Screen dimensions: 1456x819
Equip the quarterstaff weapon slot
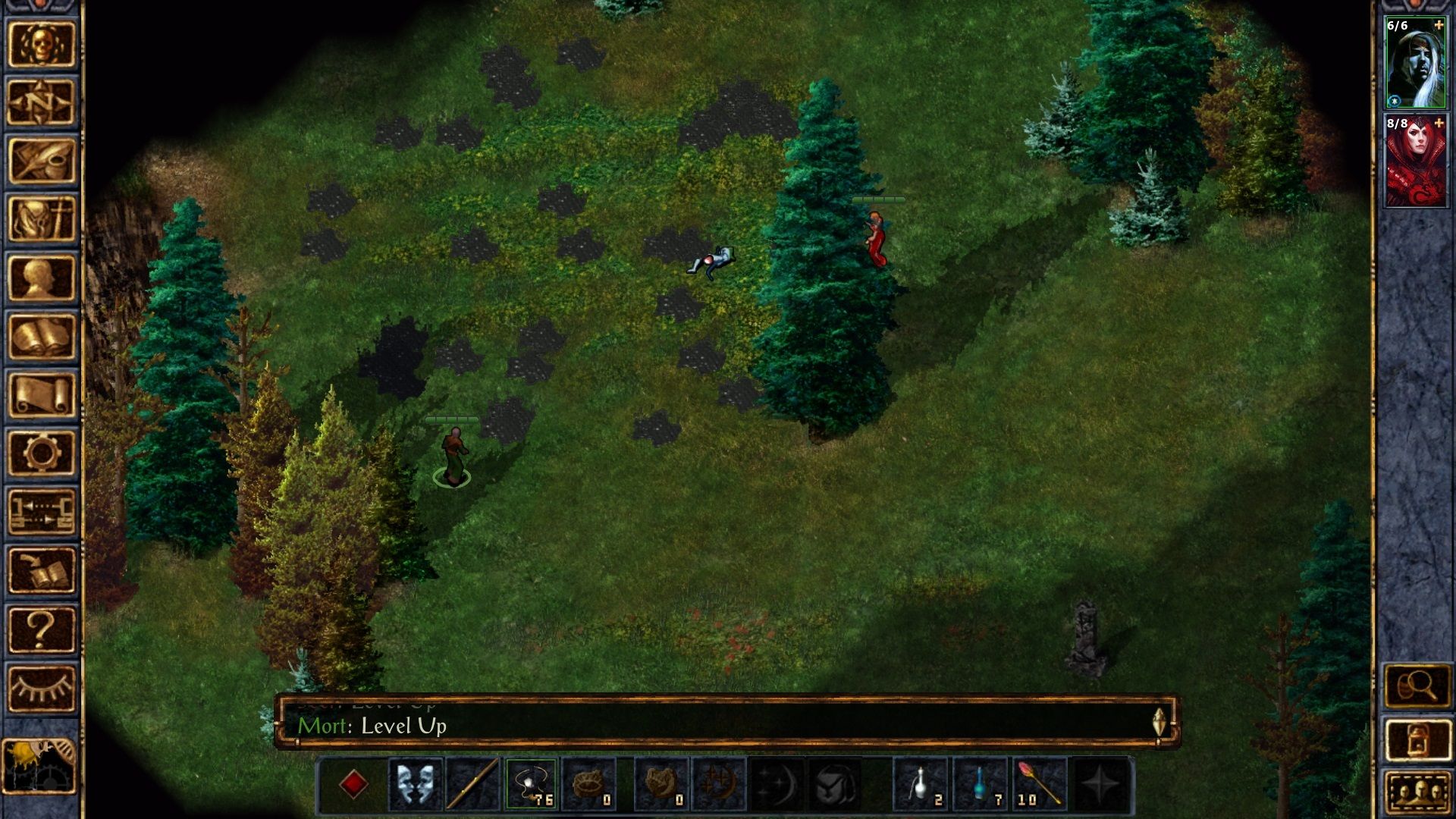tap(473, 784)
